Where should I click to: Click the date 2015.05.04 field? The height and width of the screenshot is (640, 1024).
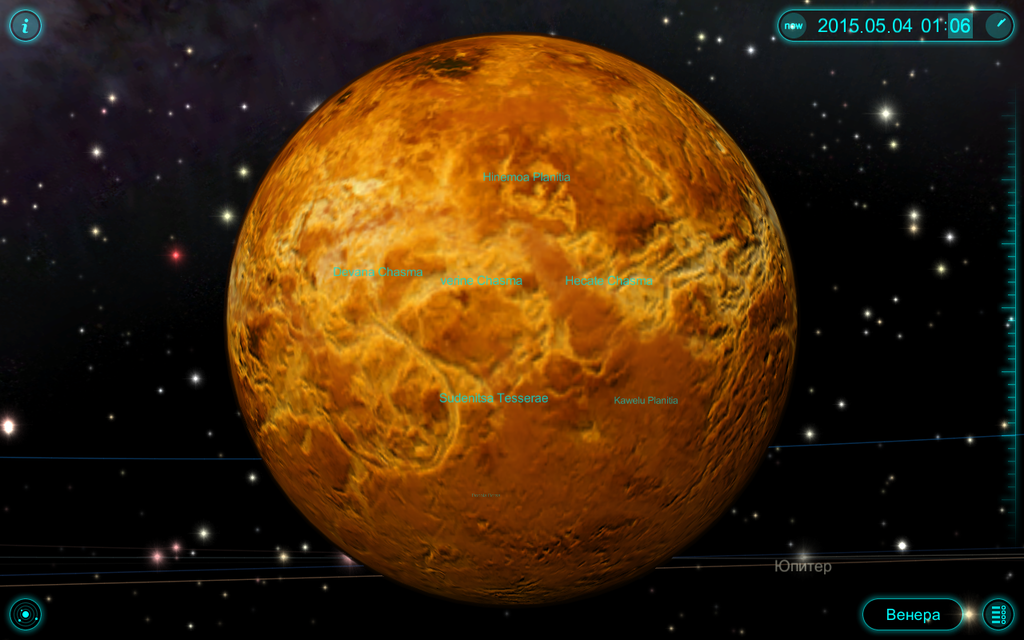pos(864,26)
